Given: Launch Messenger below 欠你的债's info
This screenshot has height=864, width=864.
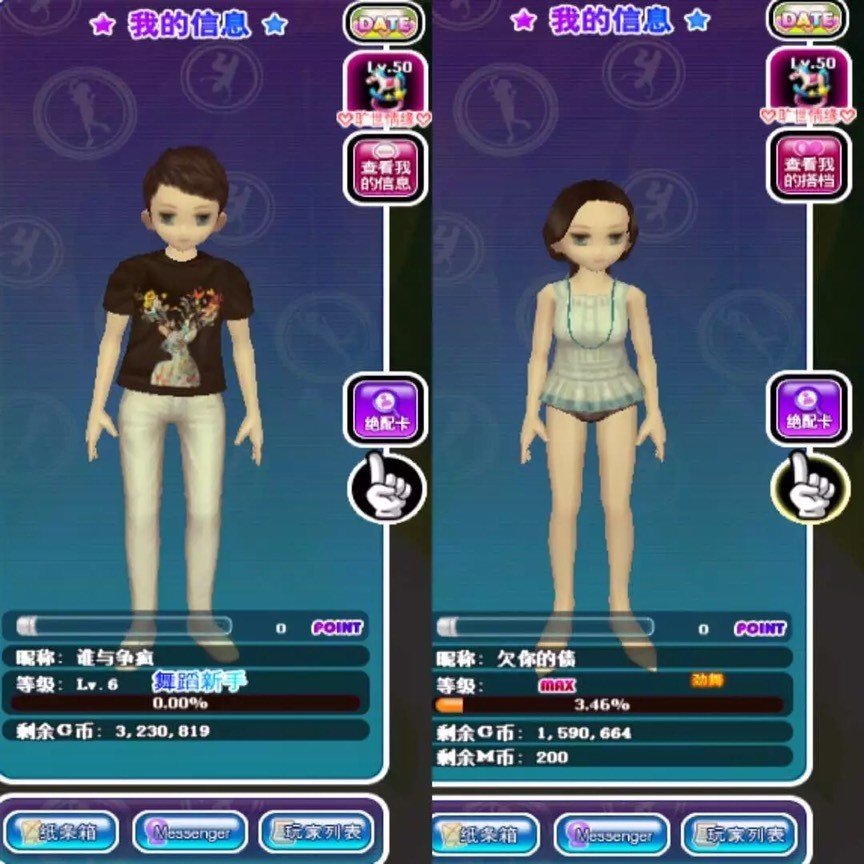Looking at the screenshot, I should [x=611, y=834].
